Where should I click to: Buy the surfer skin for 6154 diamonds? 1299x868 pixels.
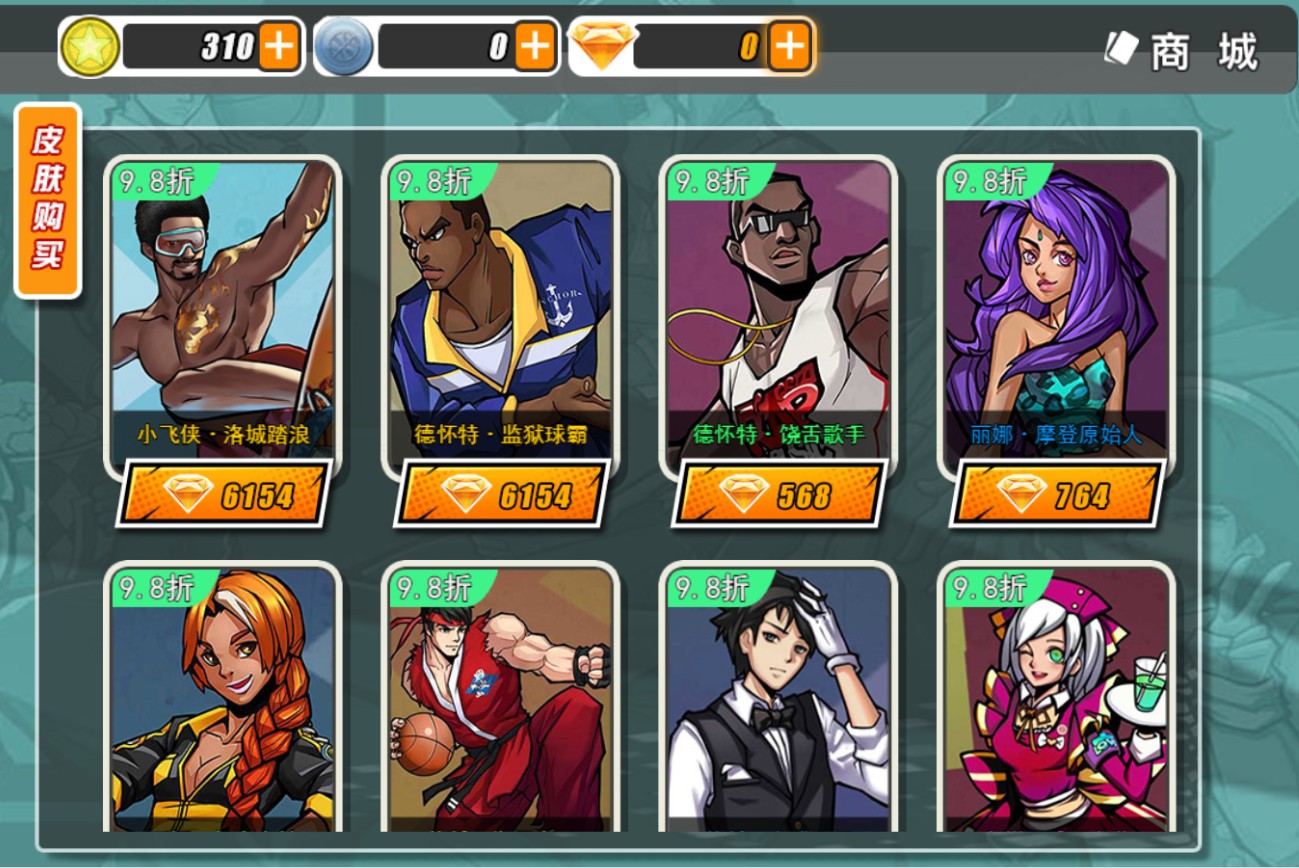point(224,494)
